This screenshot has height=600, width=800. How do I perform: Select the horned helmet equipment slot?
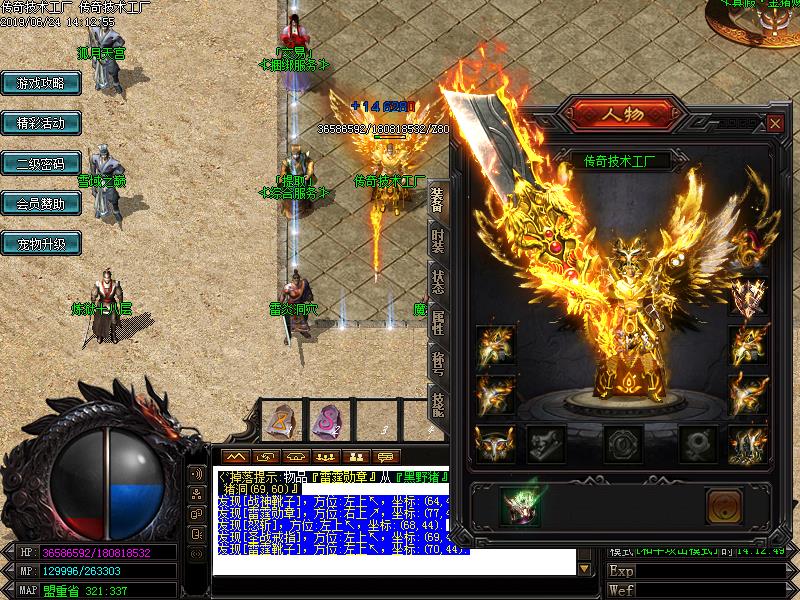click(493, 443)
